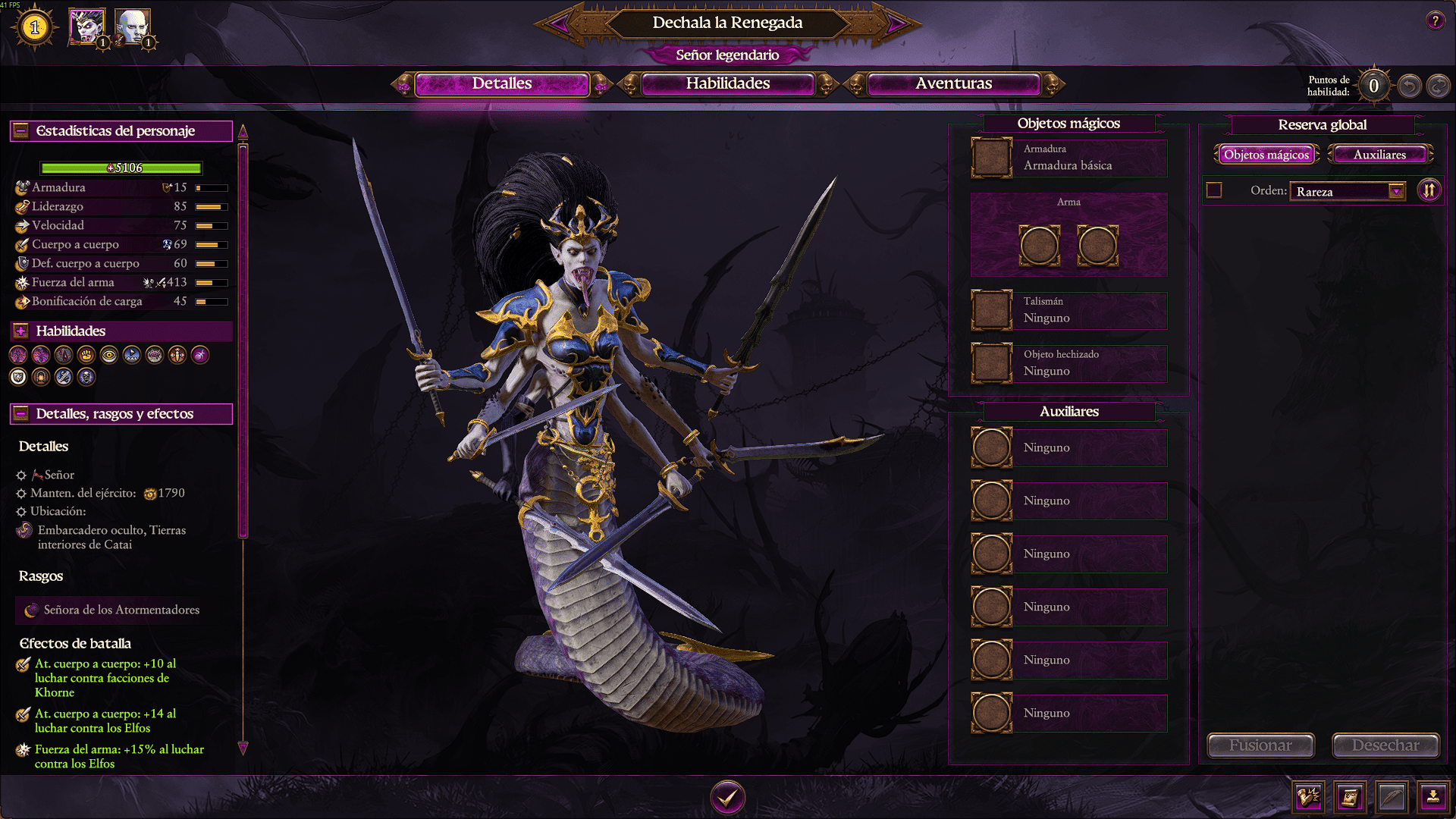Image resolution: width=1456 pixels, height=819 pixels.
Task: Click the Desechar button
Action: pos(1385,745)
